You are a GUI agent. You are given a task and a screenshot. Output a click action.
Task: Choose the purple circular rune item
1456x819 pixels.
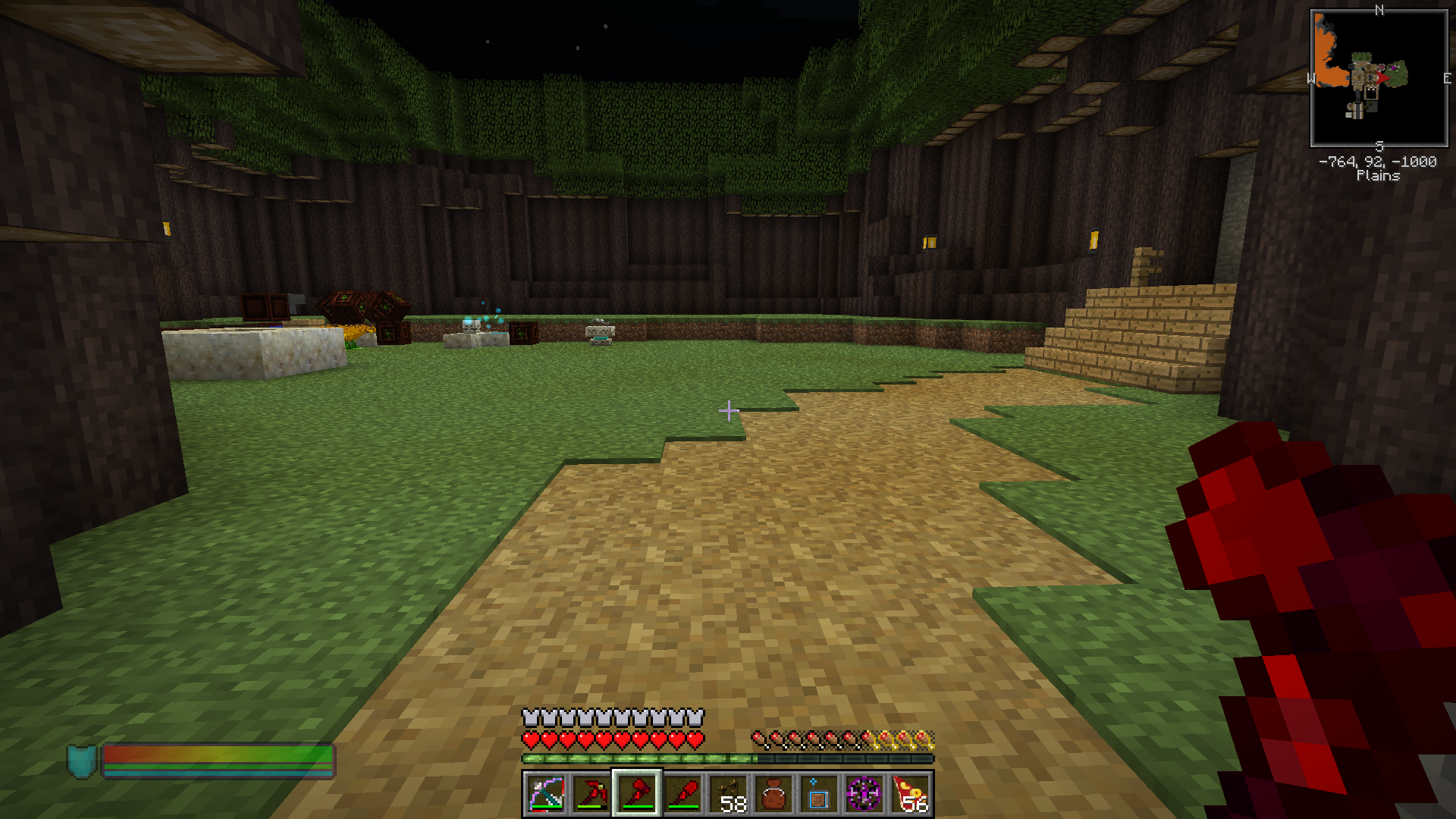tap(864, 794)
